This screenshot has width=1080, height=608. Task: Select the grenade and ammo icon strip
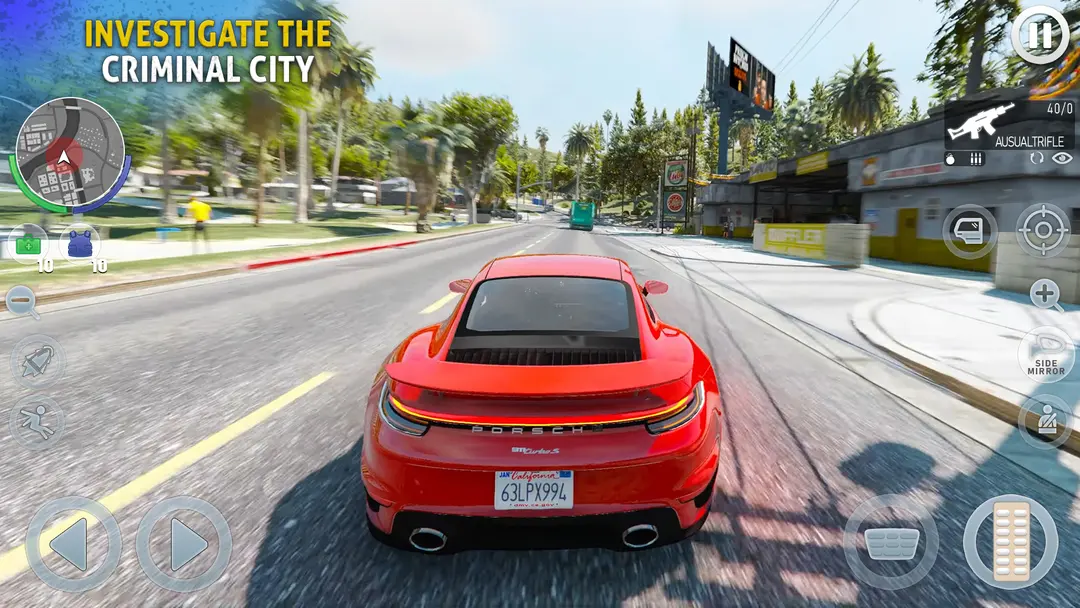[965, 158]
